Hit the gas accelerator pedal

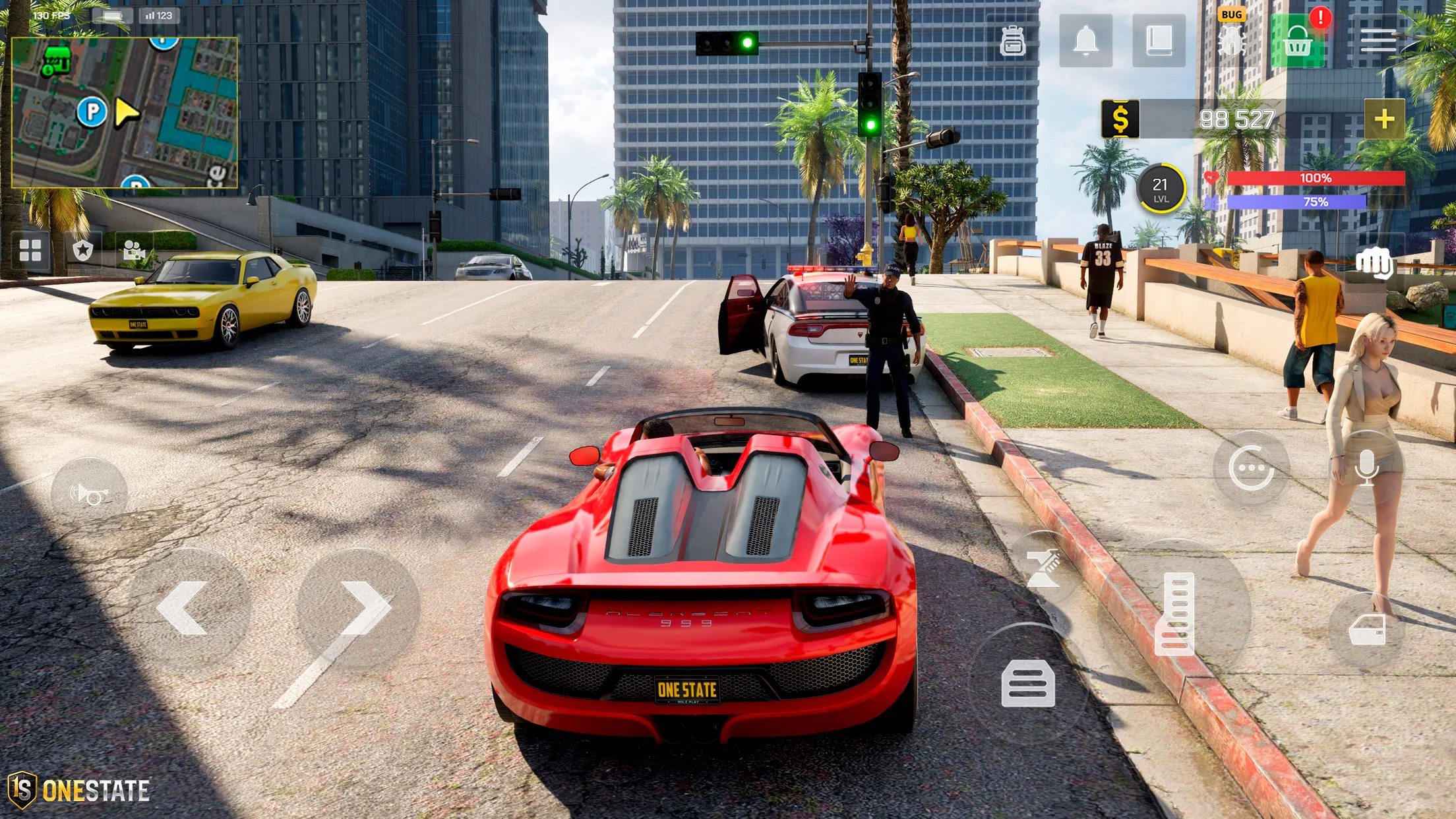(1174, 613)
